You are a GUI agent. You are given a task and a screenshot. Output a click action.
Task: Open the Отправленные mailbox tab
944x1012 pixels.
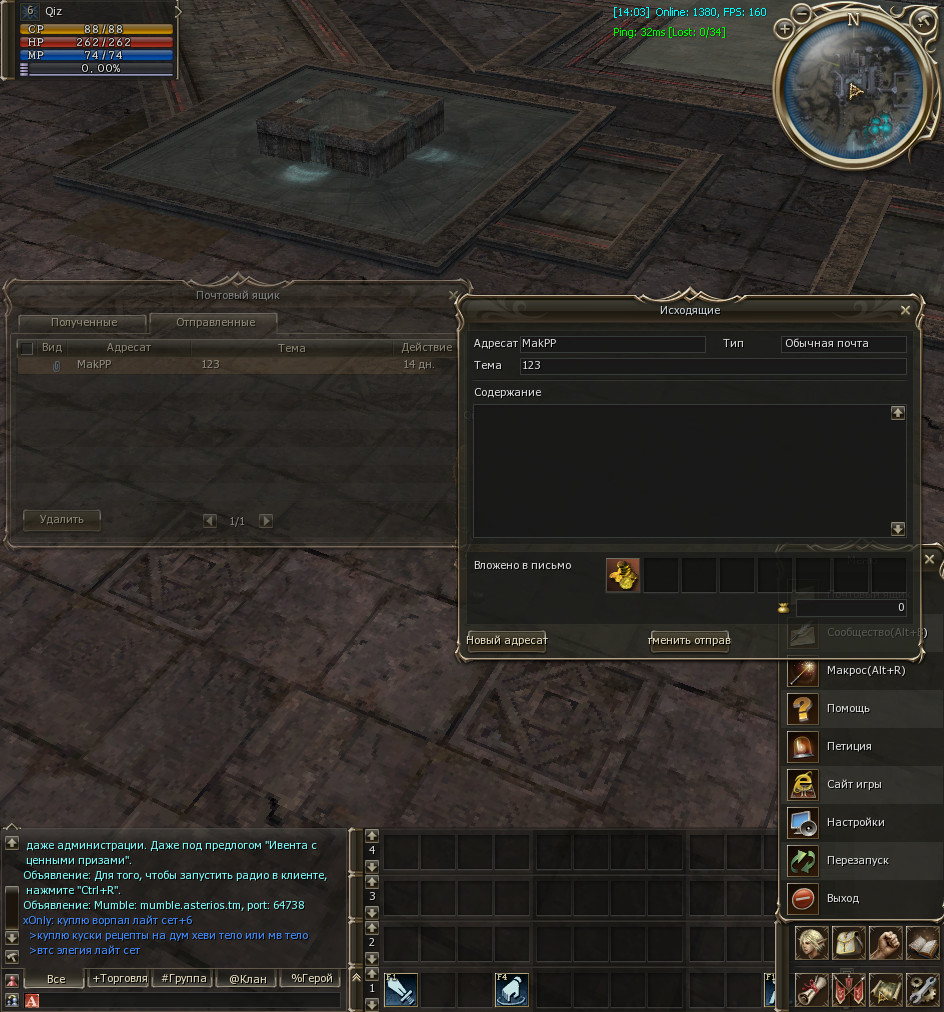(215, 322)
